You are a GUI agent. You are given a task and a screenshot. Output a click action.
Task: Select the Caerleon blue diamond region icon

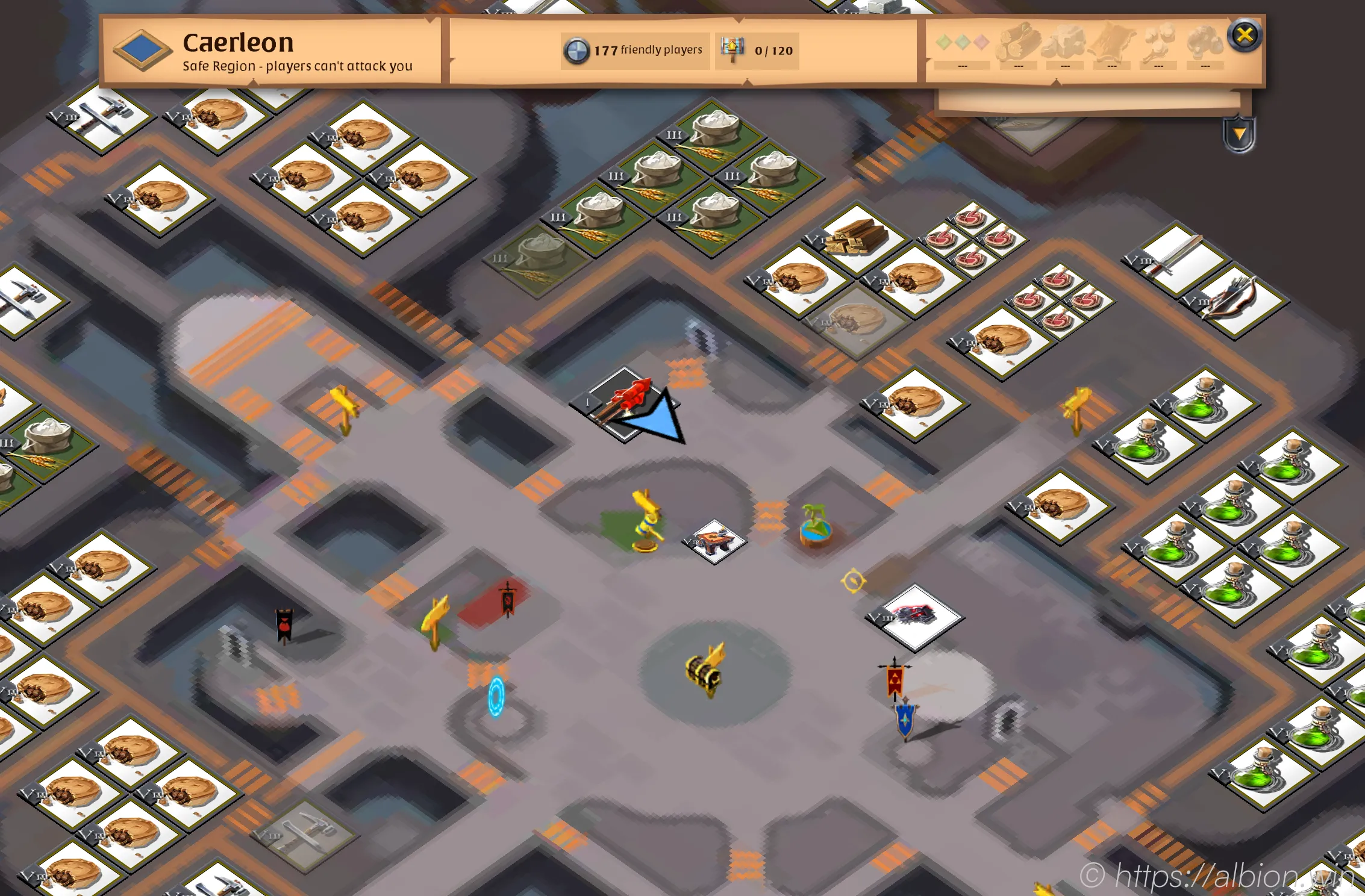coord(143,50)
